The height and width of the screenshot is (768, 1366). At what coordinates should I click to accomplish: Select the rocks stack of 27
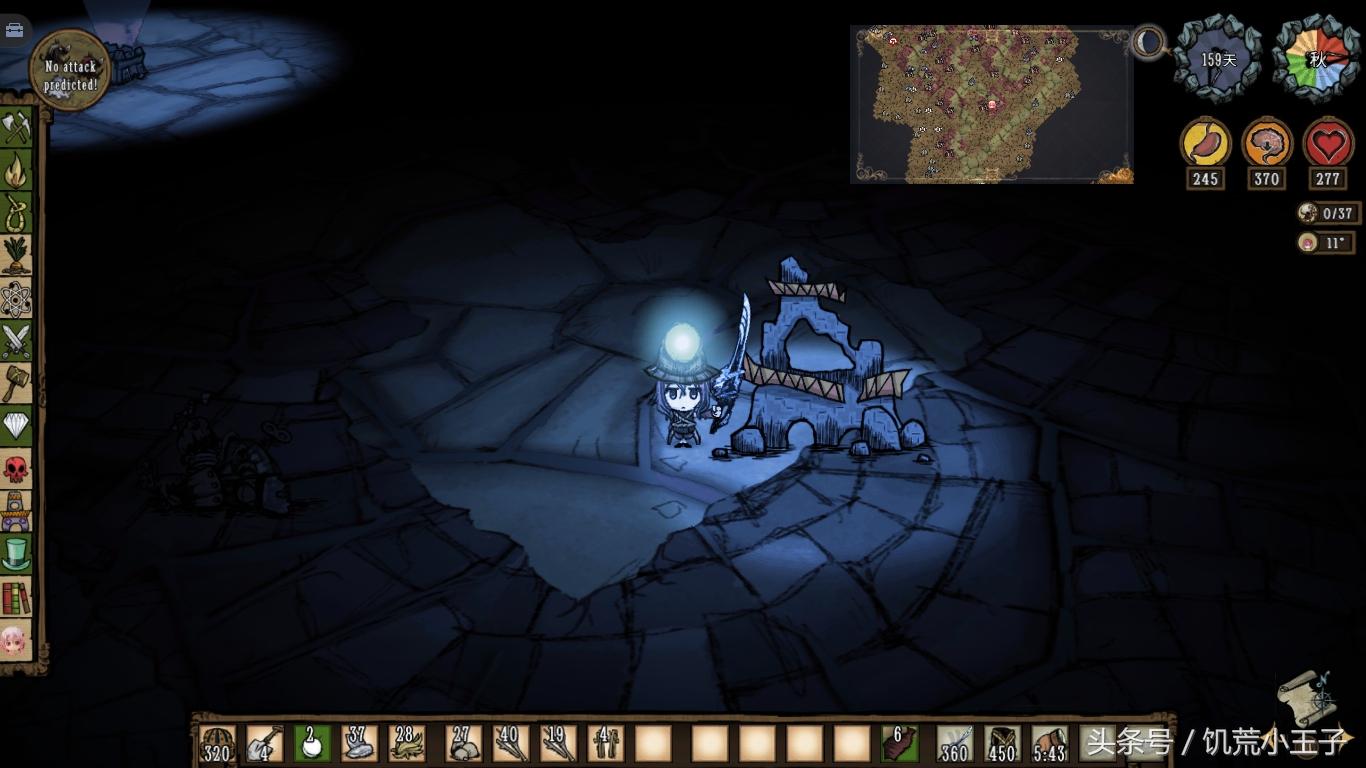tap(462, 744)
